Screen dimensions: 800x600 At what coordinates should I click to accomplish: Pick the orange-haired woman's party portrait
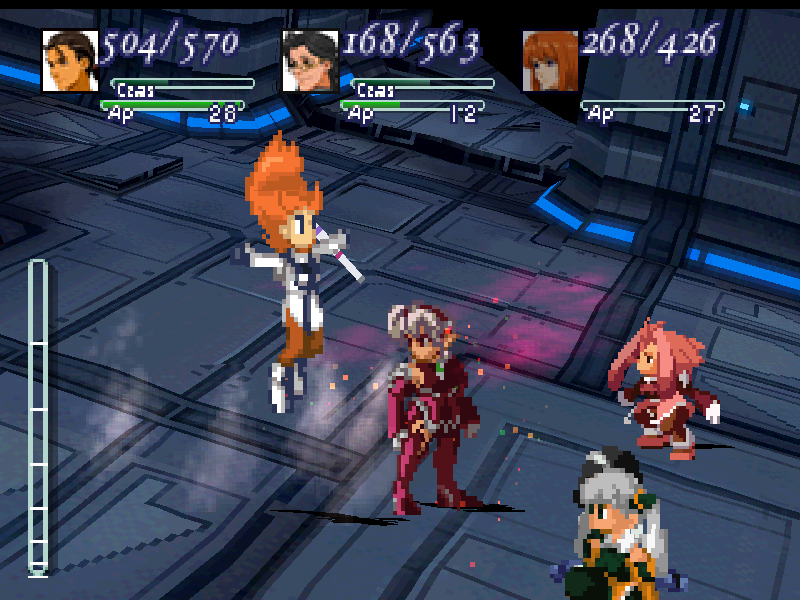pyautogui.click(x=550, y=61)
